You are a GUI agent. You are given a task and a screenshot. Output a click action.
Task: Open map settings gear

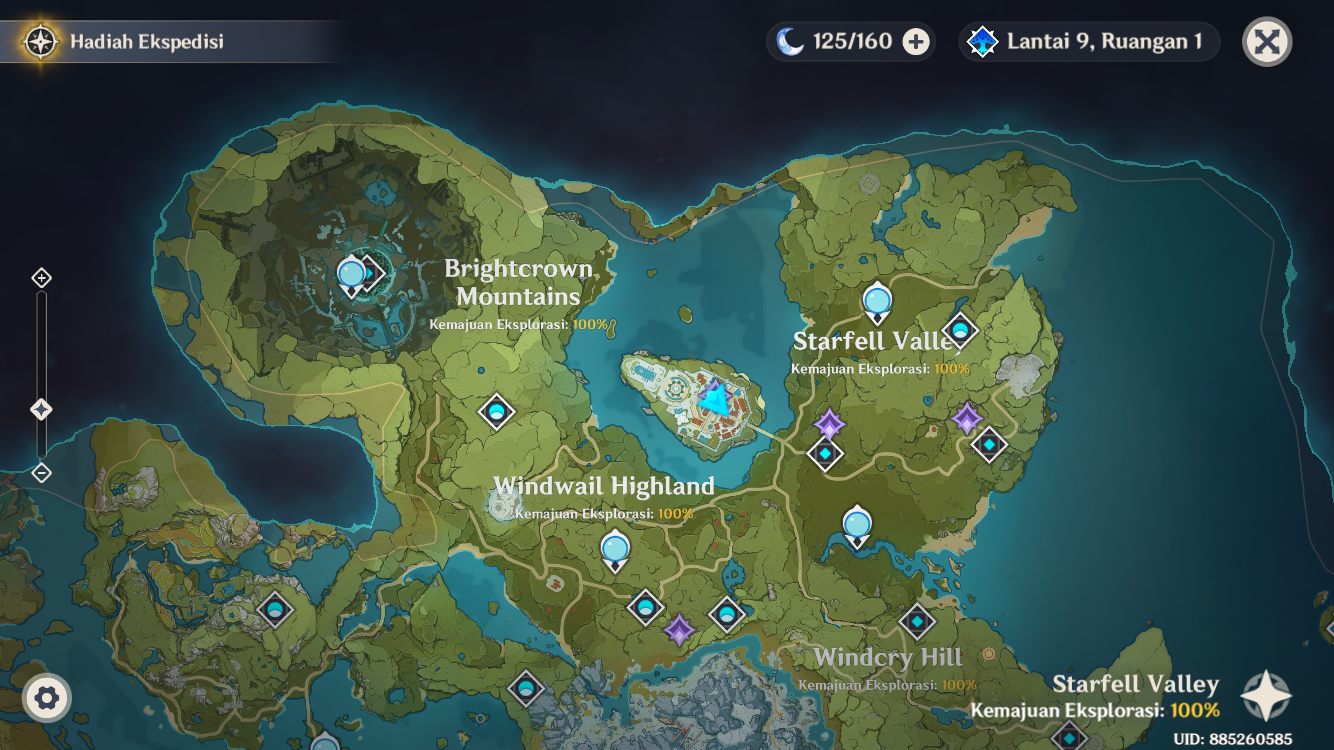pos(46,697)
